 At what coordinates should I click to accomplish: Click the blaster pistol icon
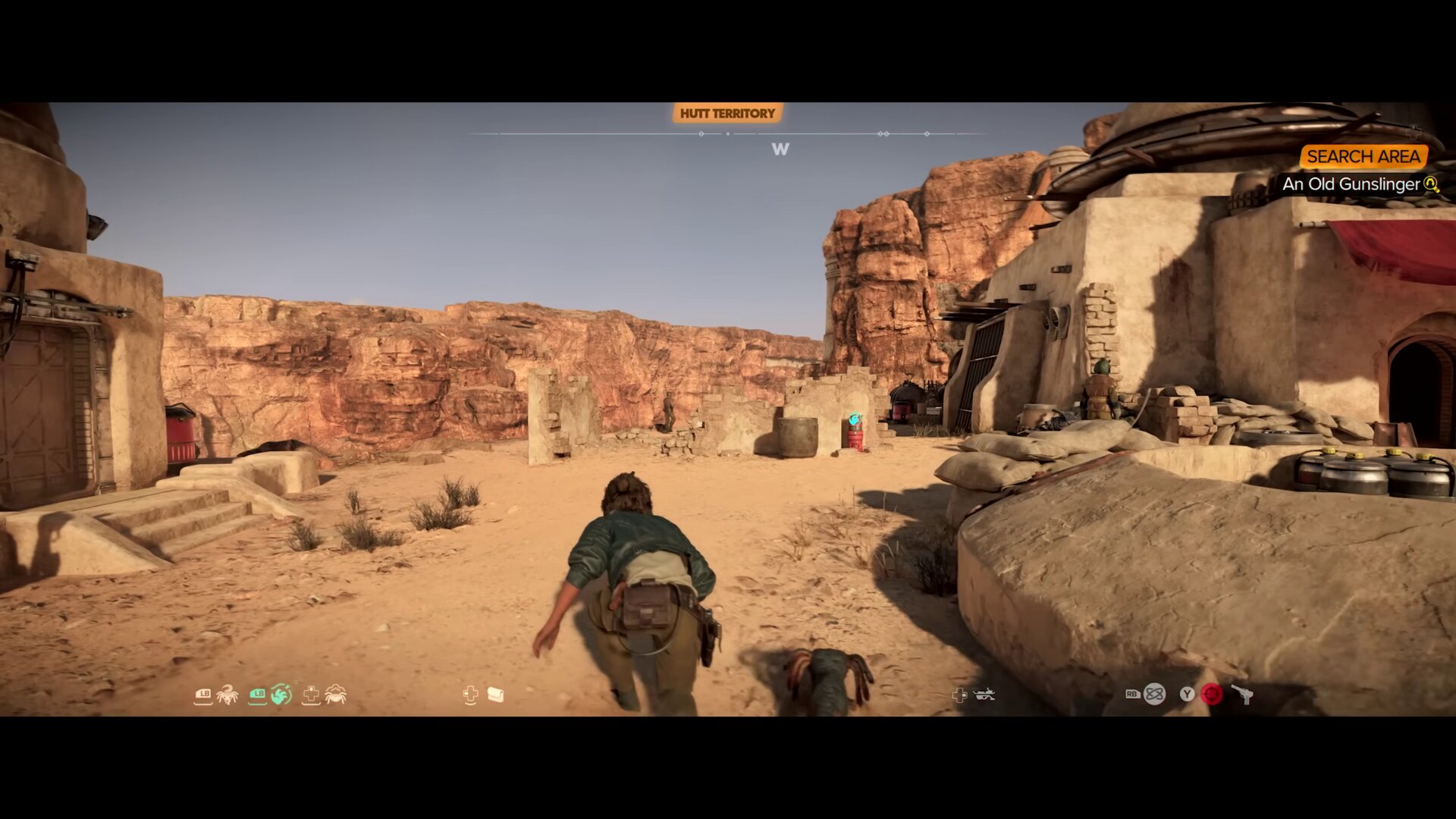[1242, 694]
